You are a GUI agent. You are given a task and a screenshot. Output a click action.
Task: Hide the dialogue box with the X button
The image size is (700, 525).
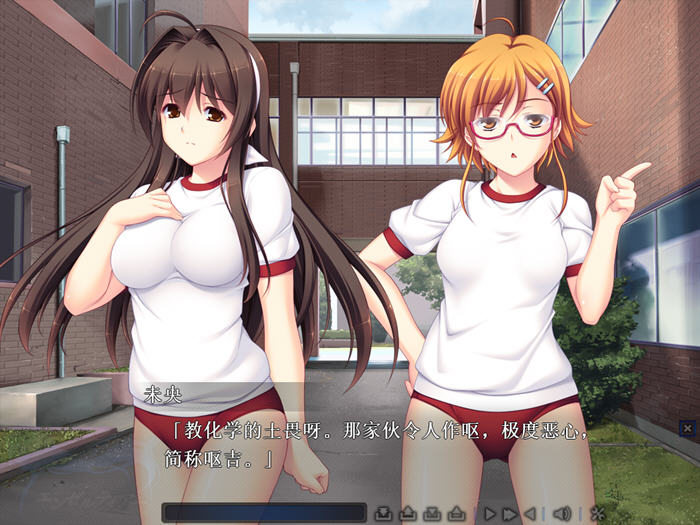click(686, 428)
